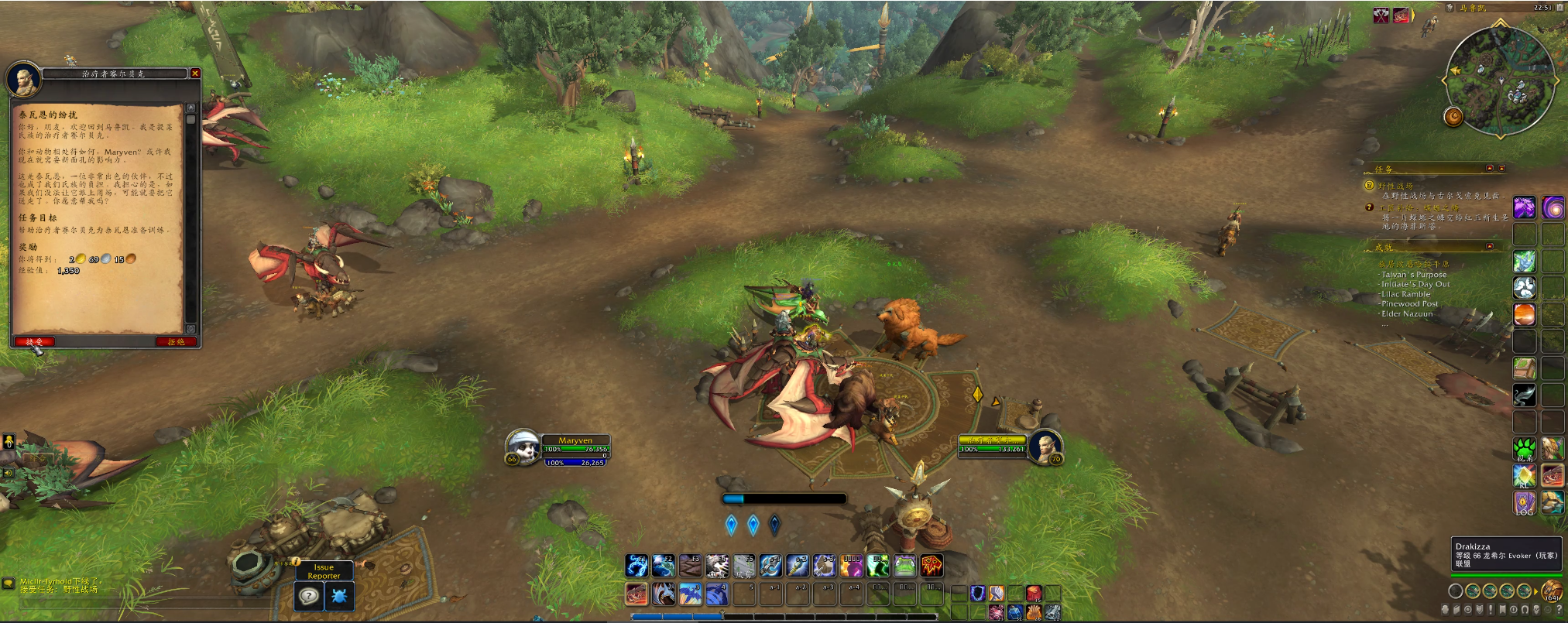Viewport: 1568px width, 623px height.
Task: Activate the purple spiral vortex ability
Action: [1553, 207]
